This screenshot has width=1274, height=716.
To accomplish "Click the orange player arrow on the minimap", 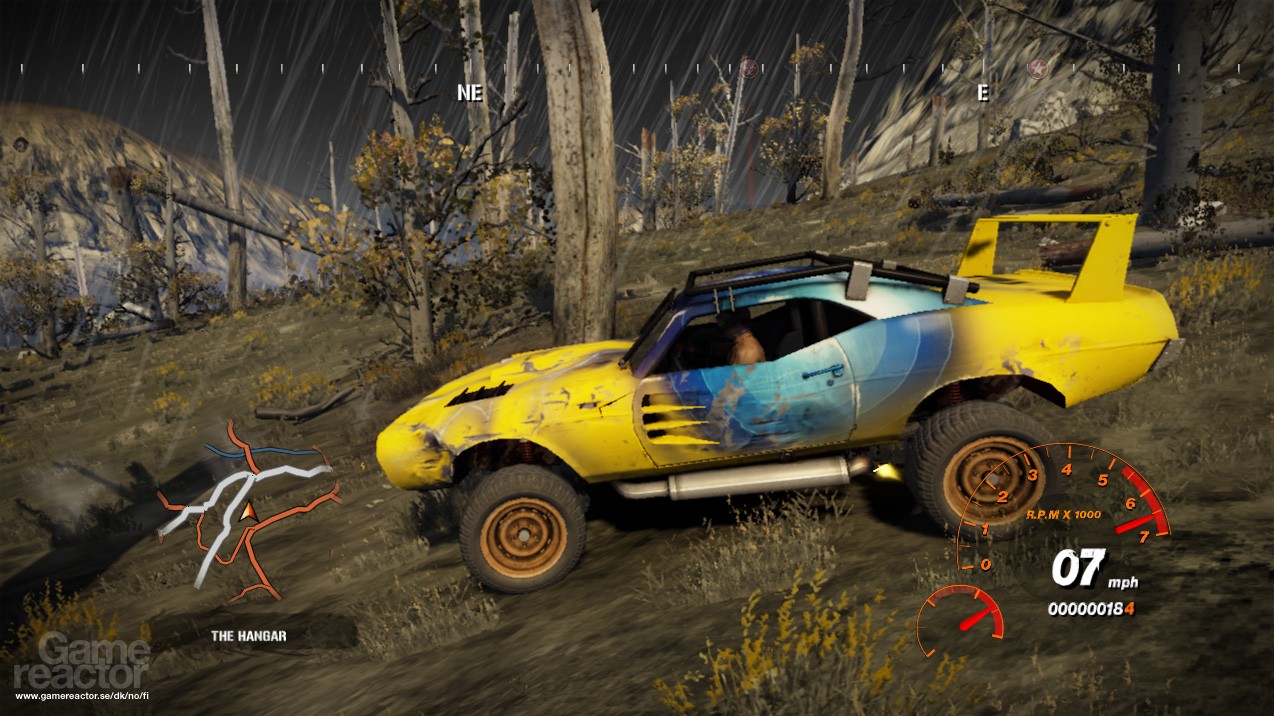I will tap(247, 512).
